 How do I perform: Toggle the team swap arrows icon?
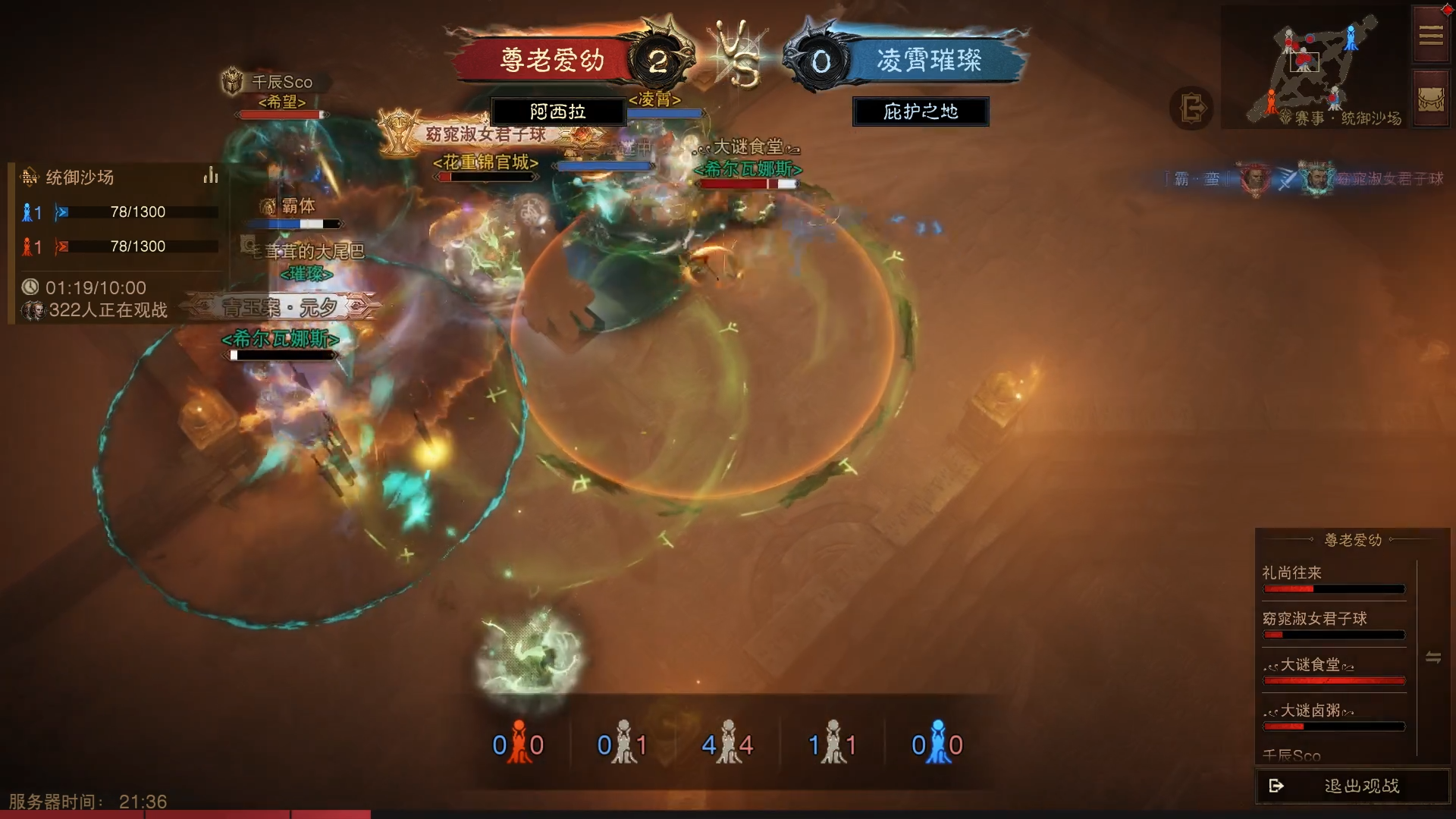click(x=1432, y=657)
